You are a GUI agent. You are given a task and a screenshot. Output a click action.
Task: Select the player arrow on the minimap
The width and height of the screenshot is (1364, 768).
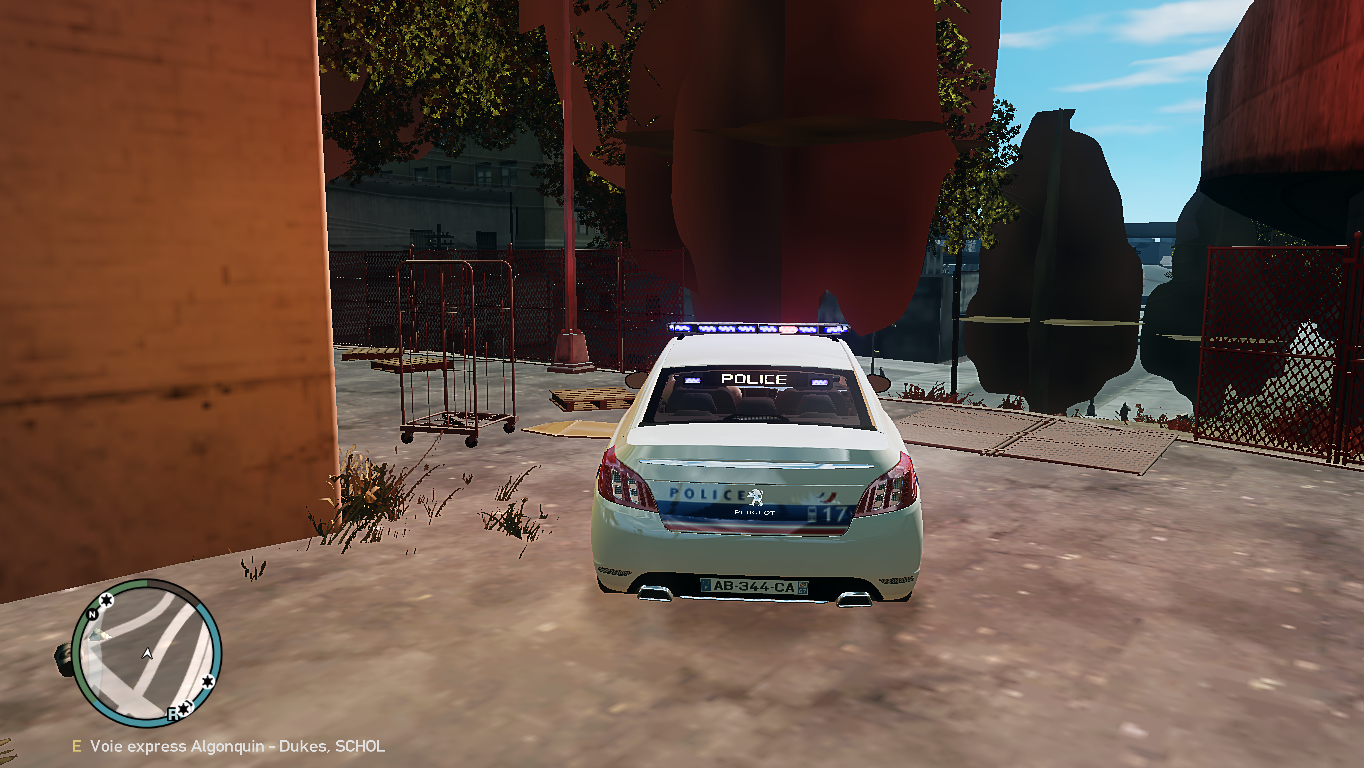coord(148,653)
